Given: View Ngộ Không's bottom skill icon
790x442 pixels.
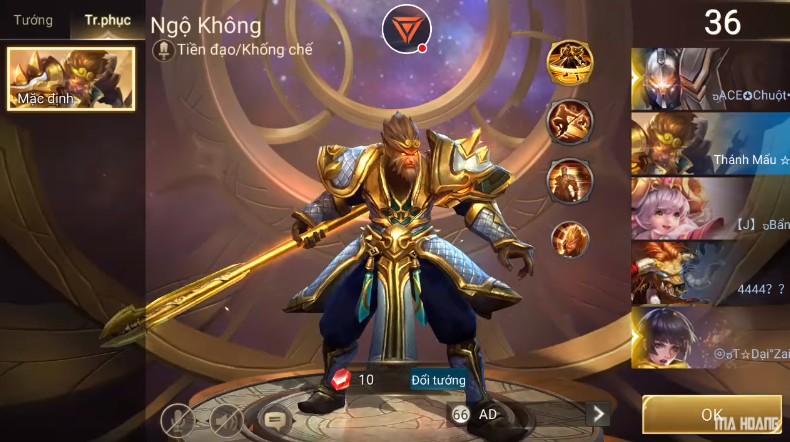Looking at the screenshot, I should coord(570,240).
